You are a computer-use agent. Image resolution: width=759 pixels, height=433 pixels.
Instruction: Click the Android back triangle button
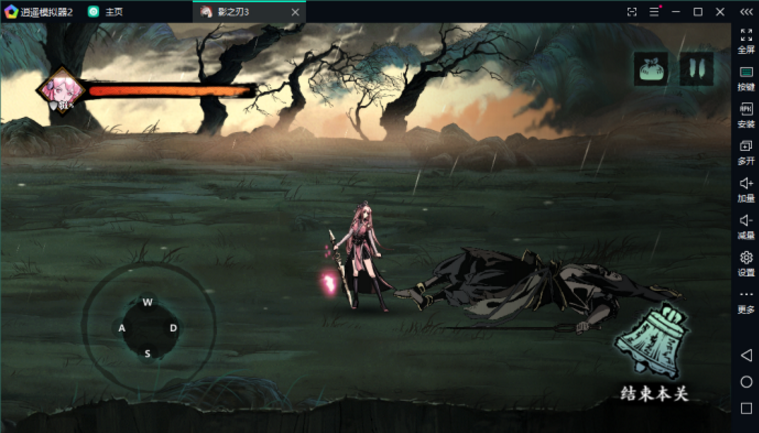point(746,355)
